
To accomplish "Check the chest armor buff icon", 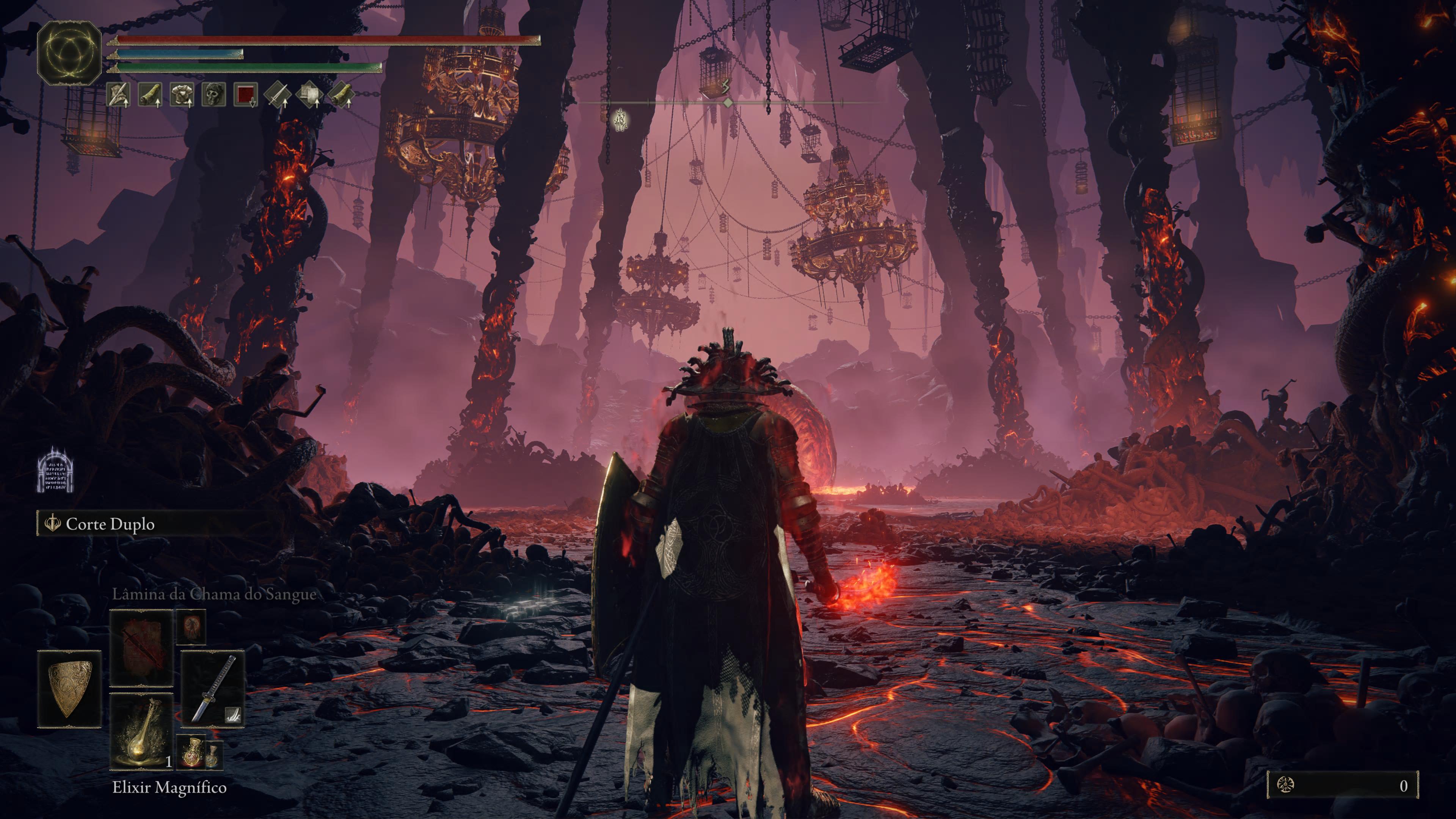I will click(x=182, y=95).
